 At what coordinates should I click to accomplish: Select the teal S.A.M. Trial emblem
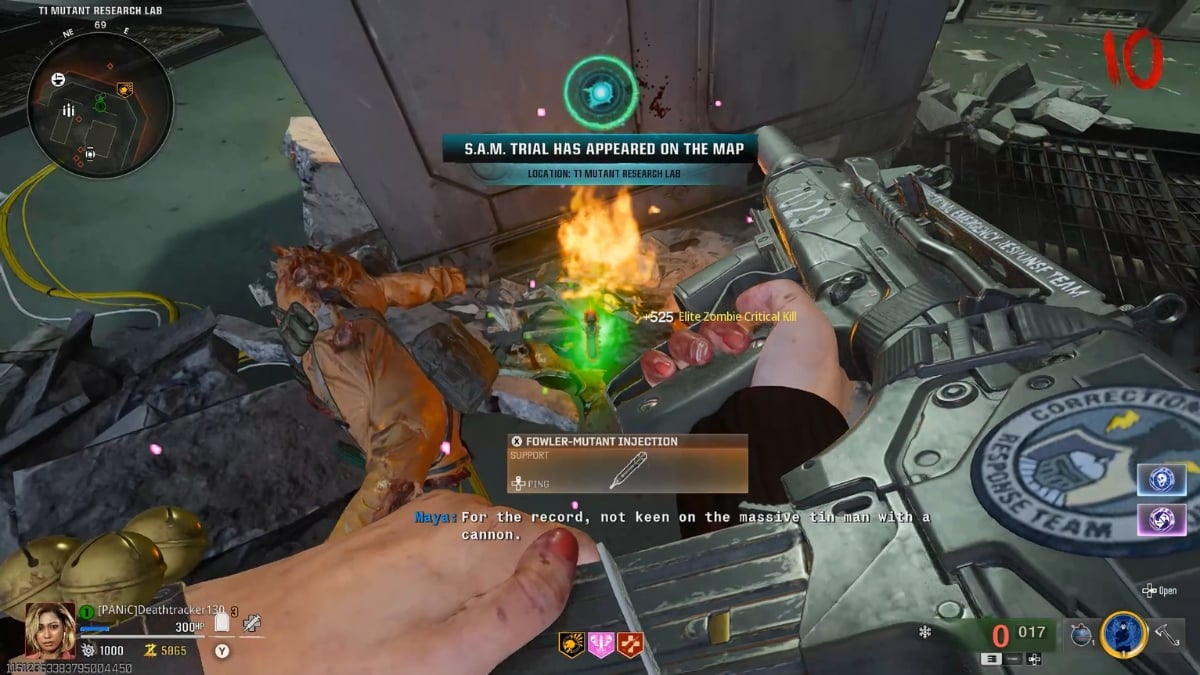pos(600,93)
